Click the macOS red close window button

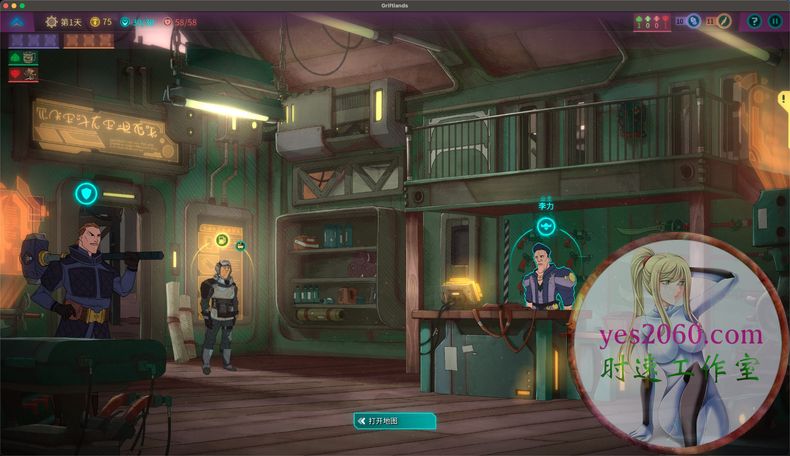[8, 5]
